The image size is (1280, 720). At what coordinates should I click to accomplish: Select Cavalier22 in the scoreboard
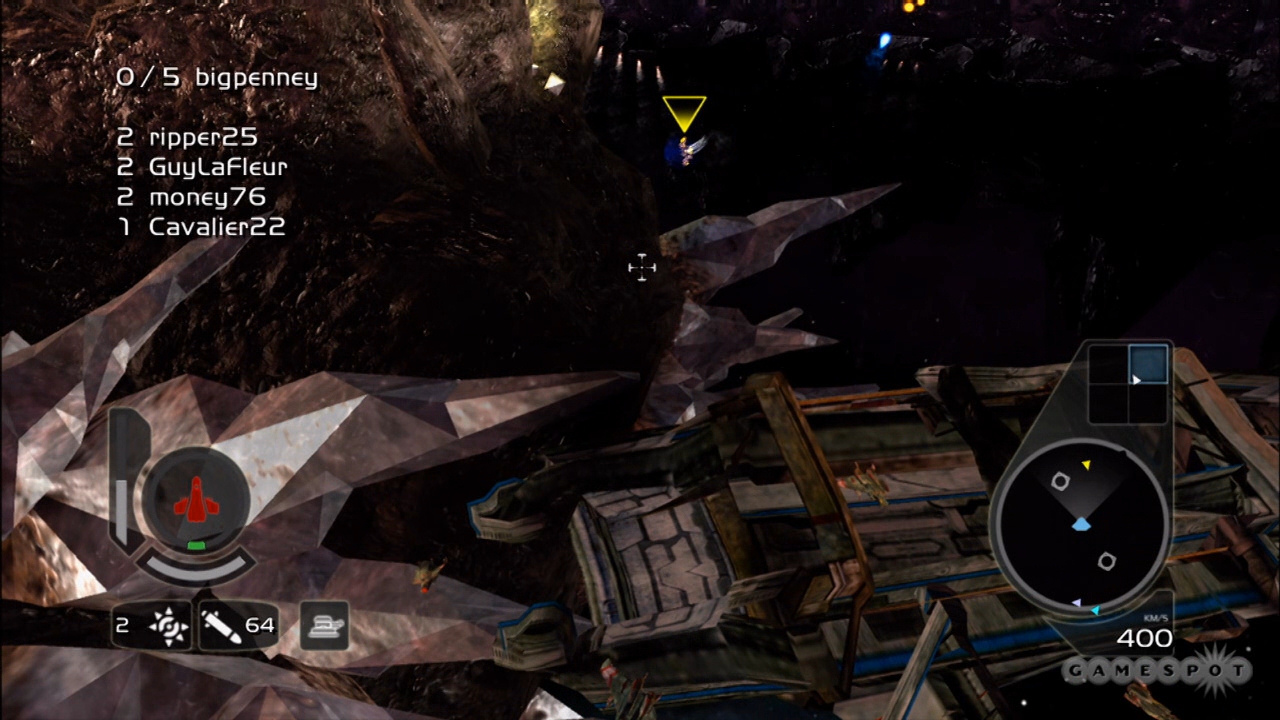point(216,227)
